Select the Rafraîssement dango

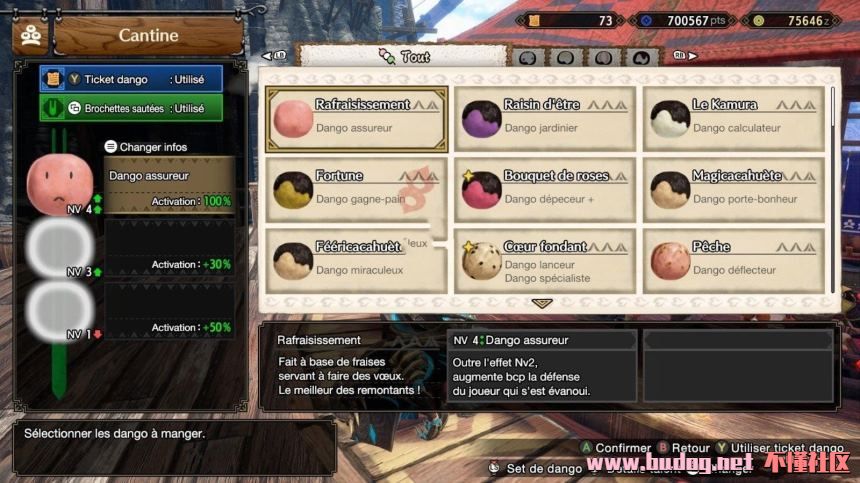click(x=355, y=118)
